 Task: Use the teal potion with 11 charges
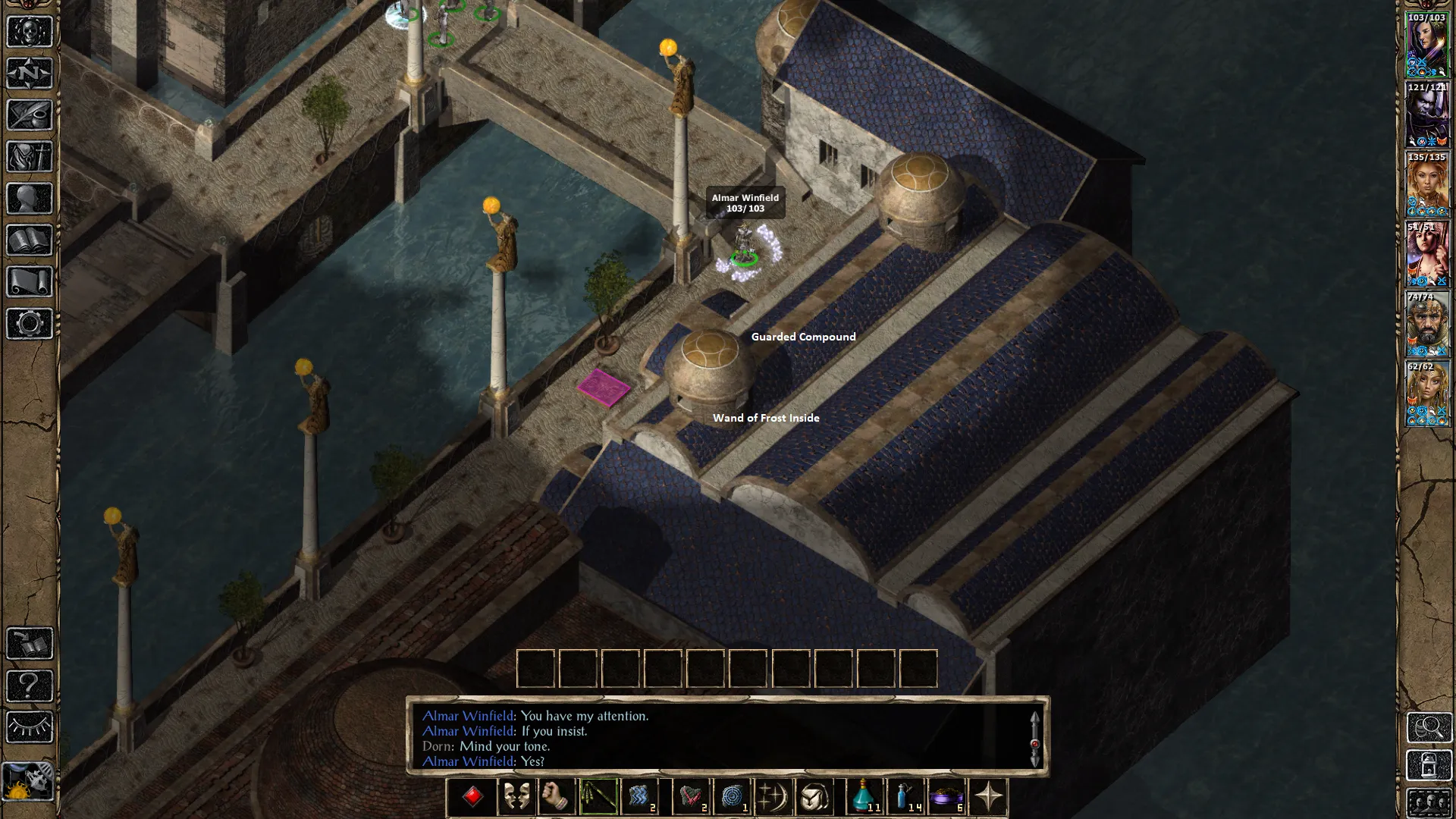click(x=865, y=797)
